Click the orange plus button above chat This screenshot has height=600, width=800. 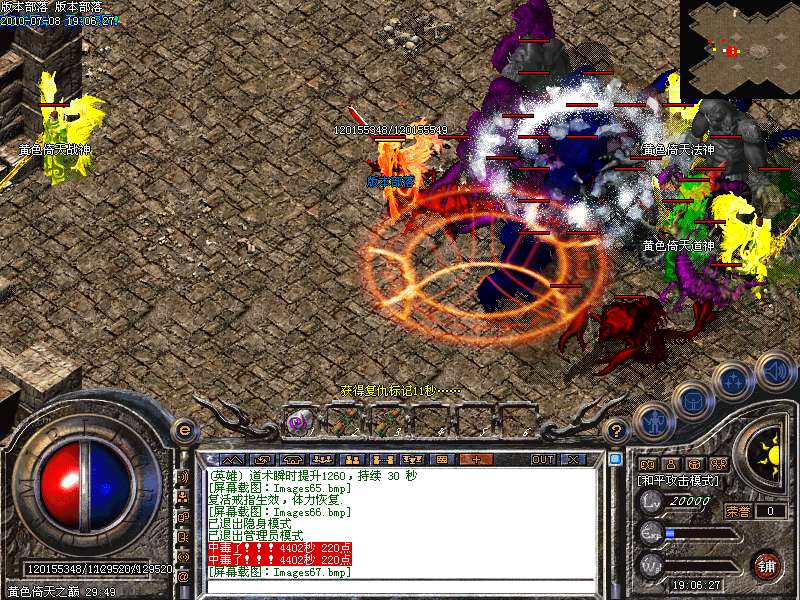point(475,459)
